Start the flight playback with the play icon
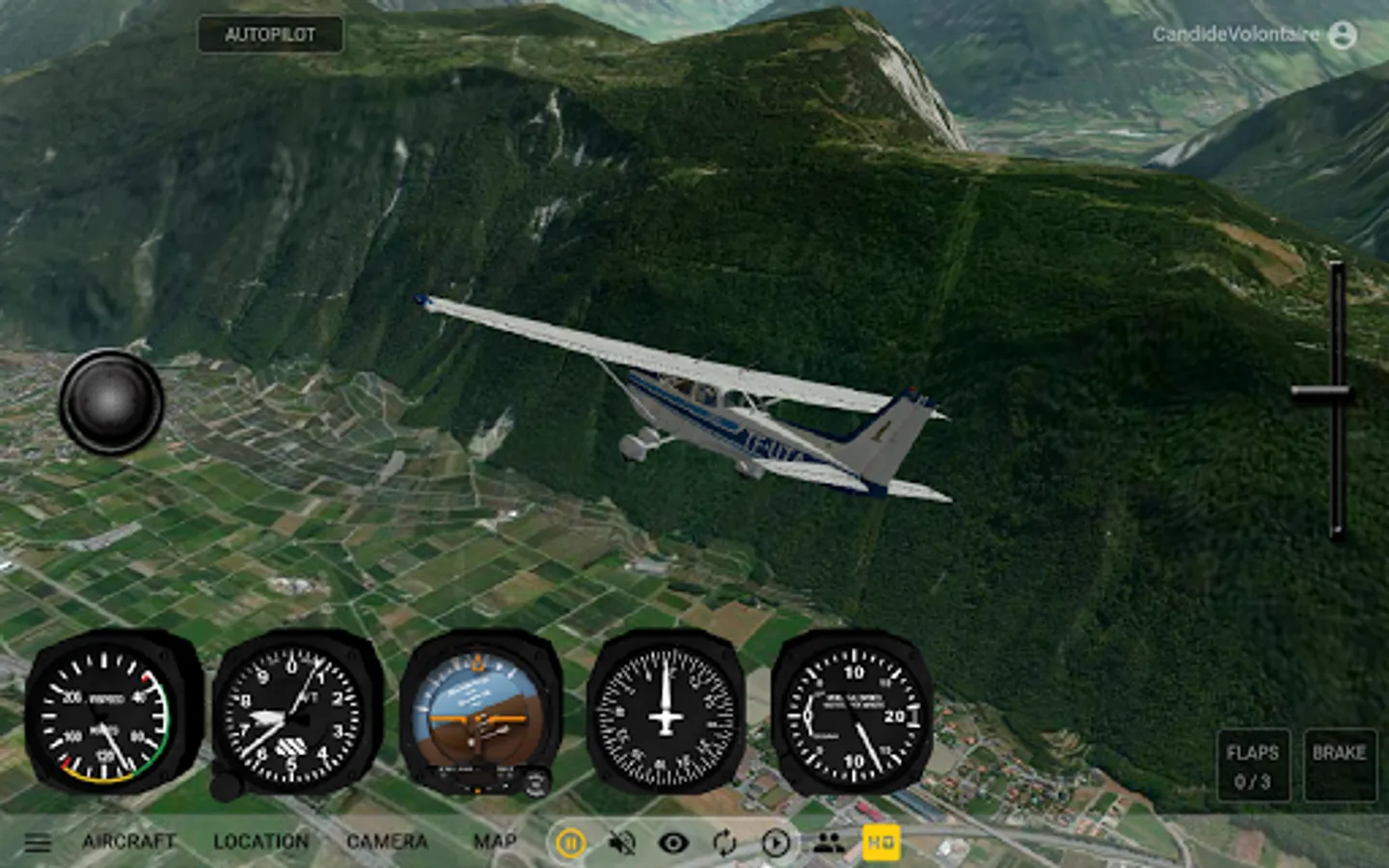The height and width of the screenshot is (868, 1389). pos(776,844)
